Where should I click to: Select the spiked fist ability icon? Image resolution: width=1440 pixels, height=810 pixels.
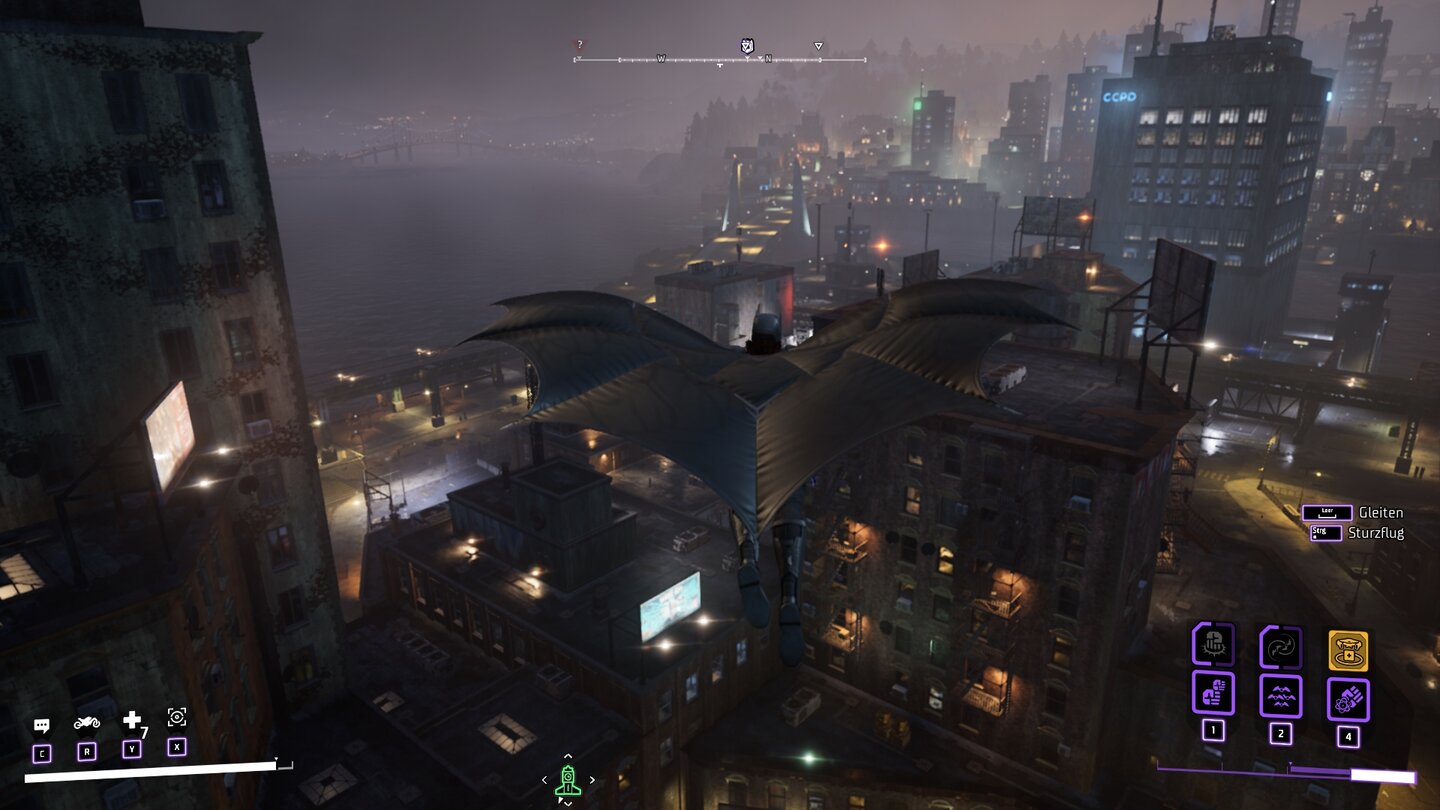1213,644
